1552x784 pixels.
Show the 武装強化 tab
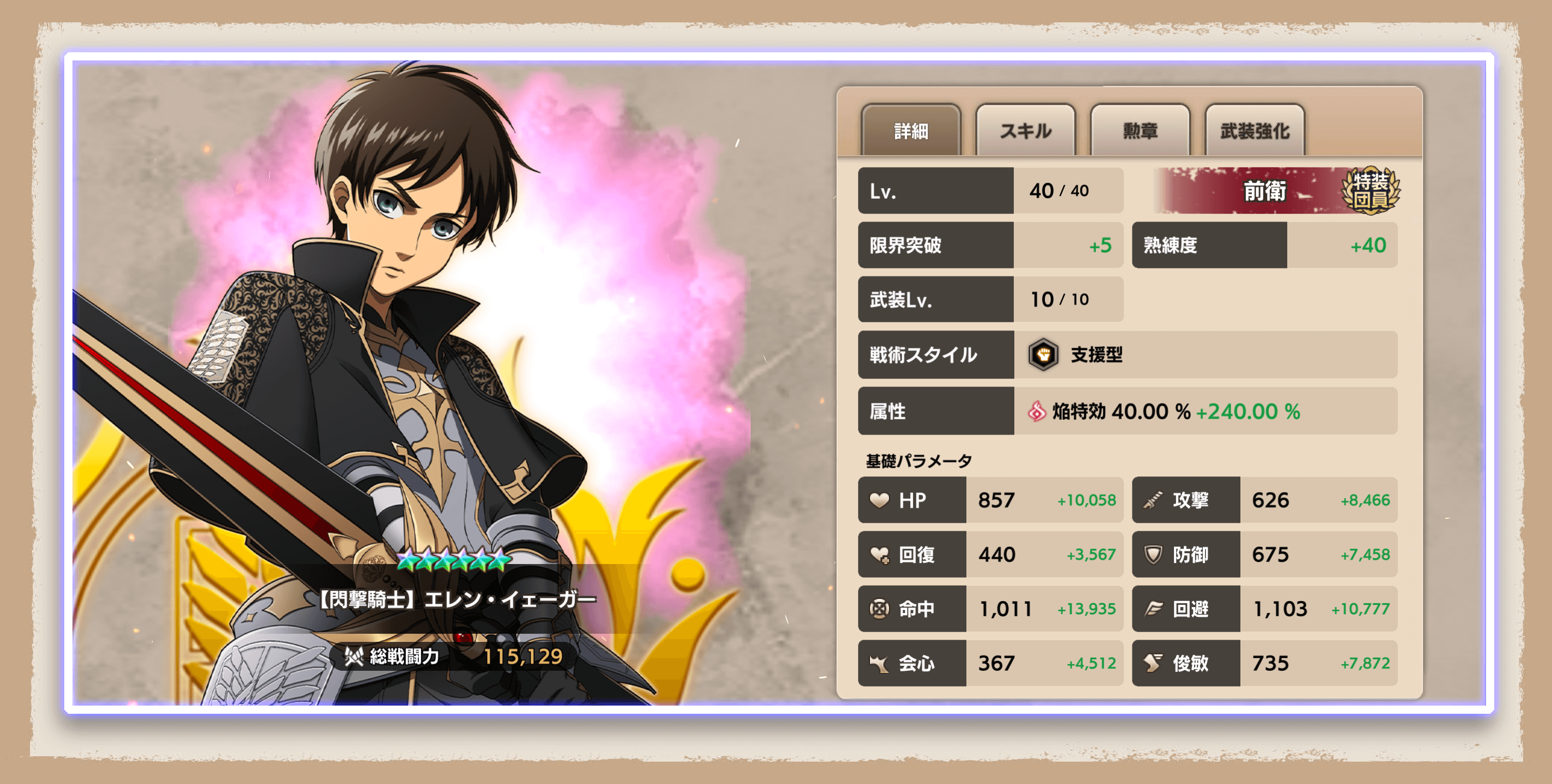[1255, 130]
